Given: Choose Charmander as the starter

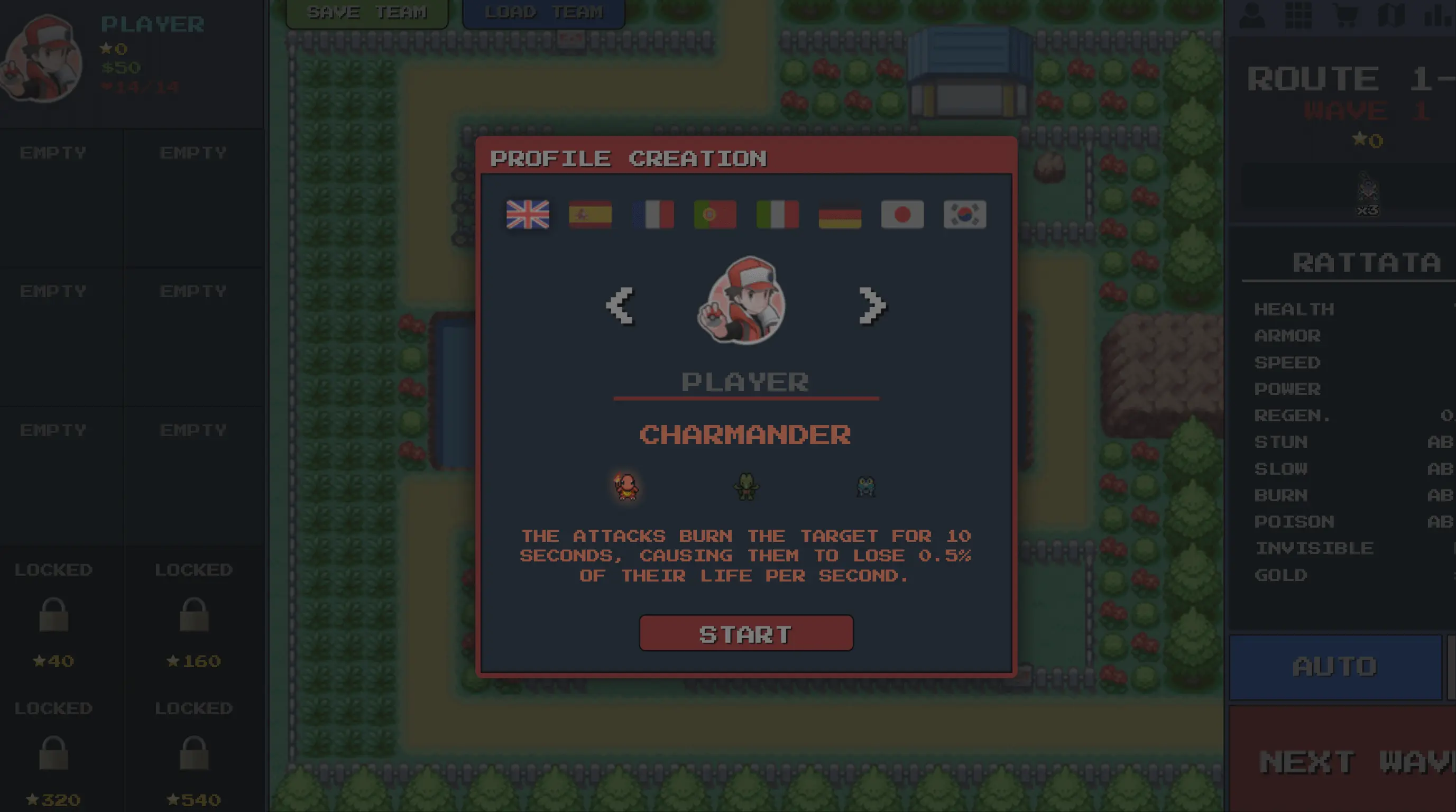Looking at the screenshot, I should click(x=626, y=486).
